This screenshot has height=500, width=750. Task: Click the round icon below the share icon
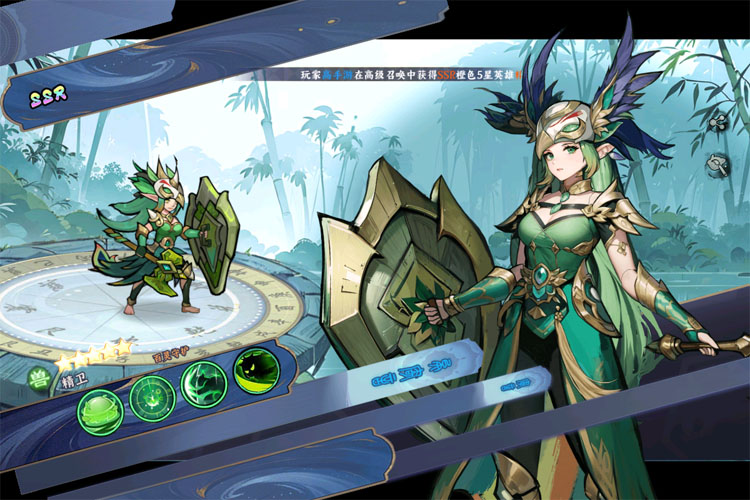717,163
